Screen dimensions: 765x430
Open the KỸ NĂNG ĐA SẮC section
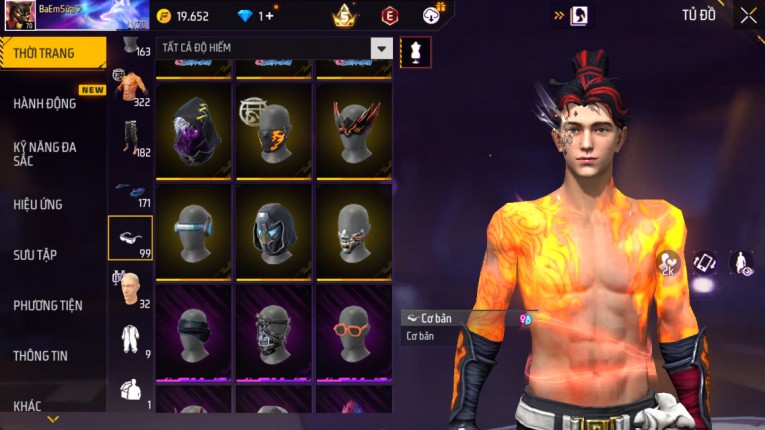(x=45, y=154)
